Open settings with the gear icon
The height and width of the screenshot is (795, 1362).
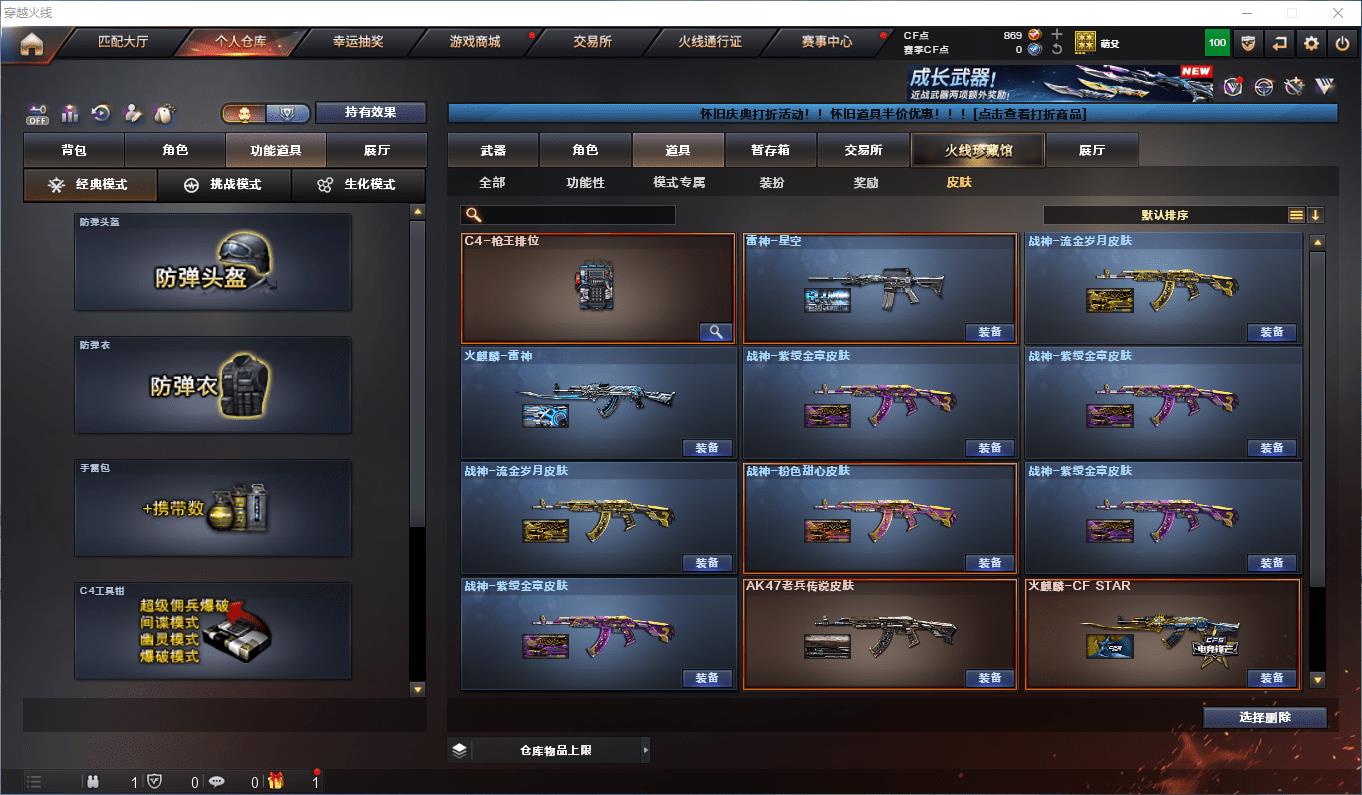[1311, 43]
